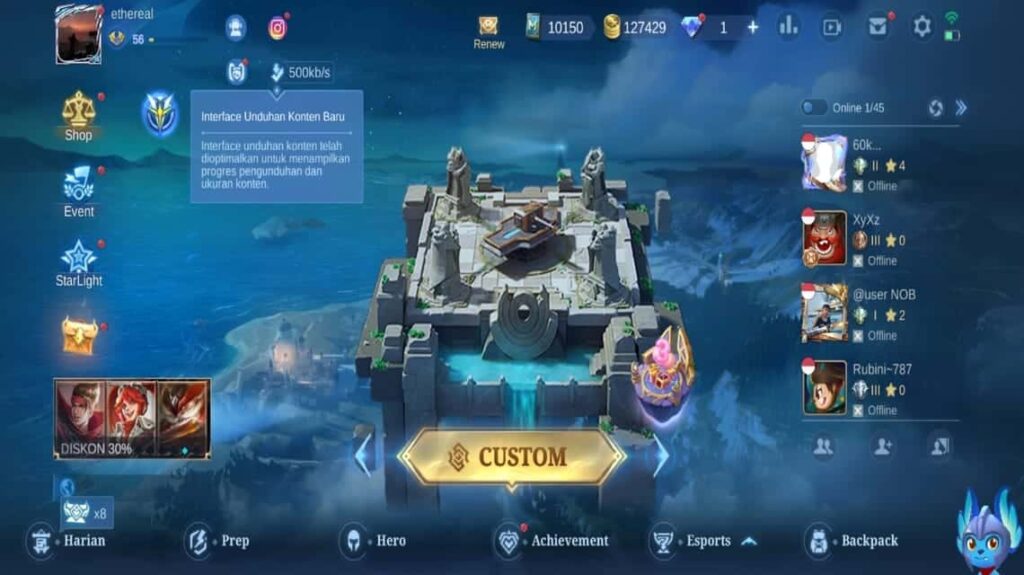Open the Backpack
1024x575 pixels.
[854, 541]
